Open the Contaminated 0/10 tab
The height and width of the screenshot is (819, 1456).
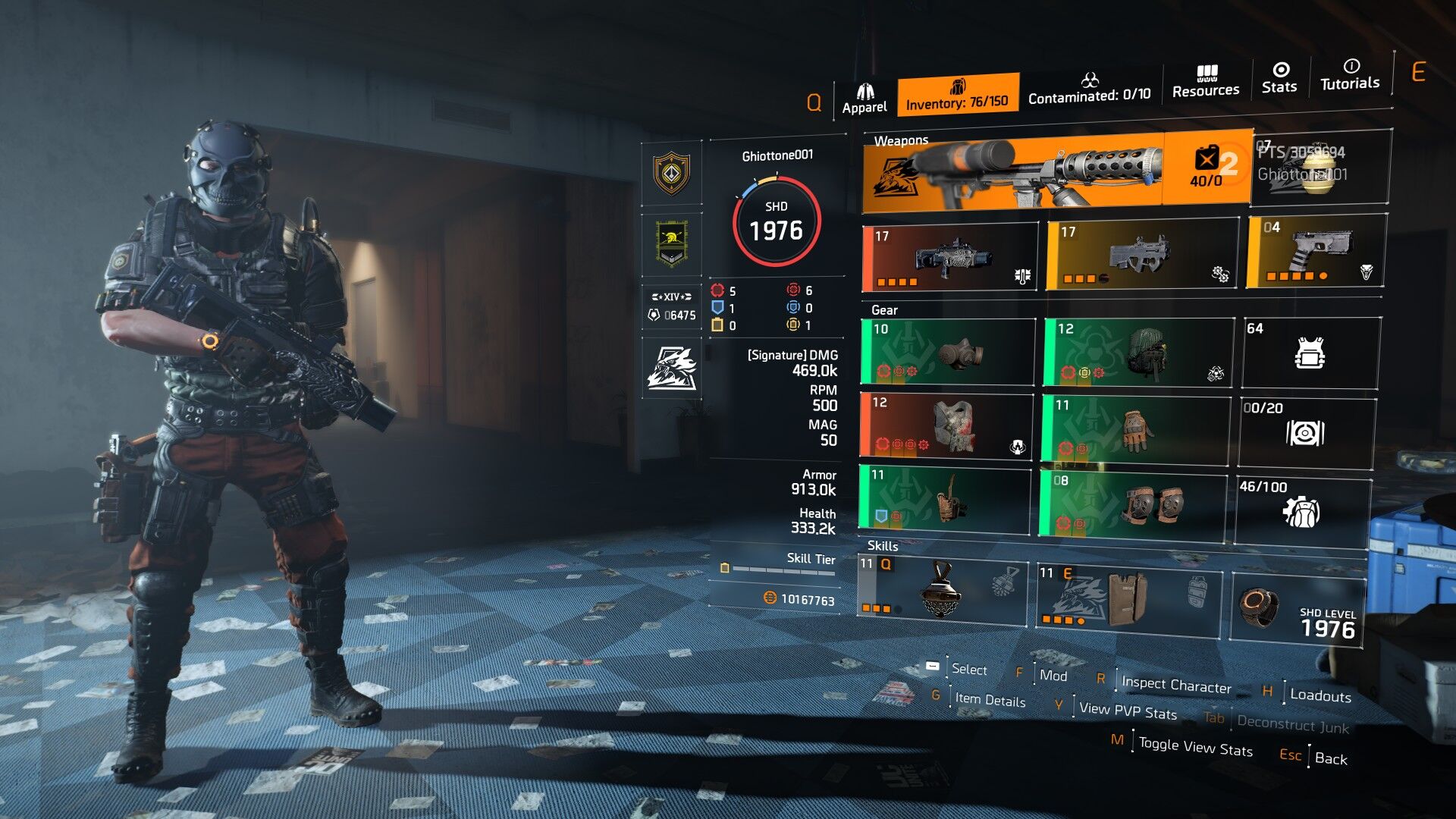[x=1089, y=88]
